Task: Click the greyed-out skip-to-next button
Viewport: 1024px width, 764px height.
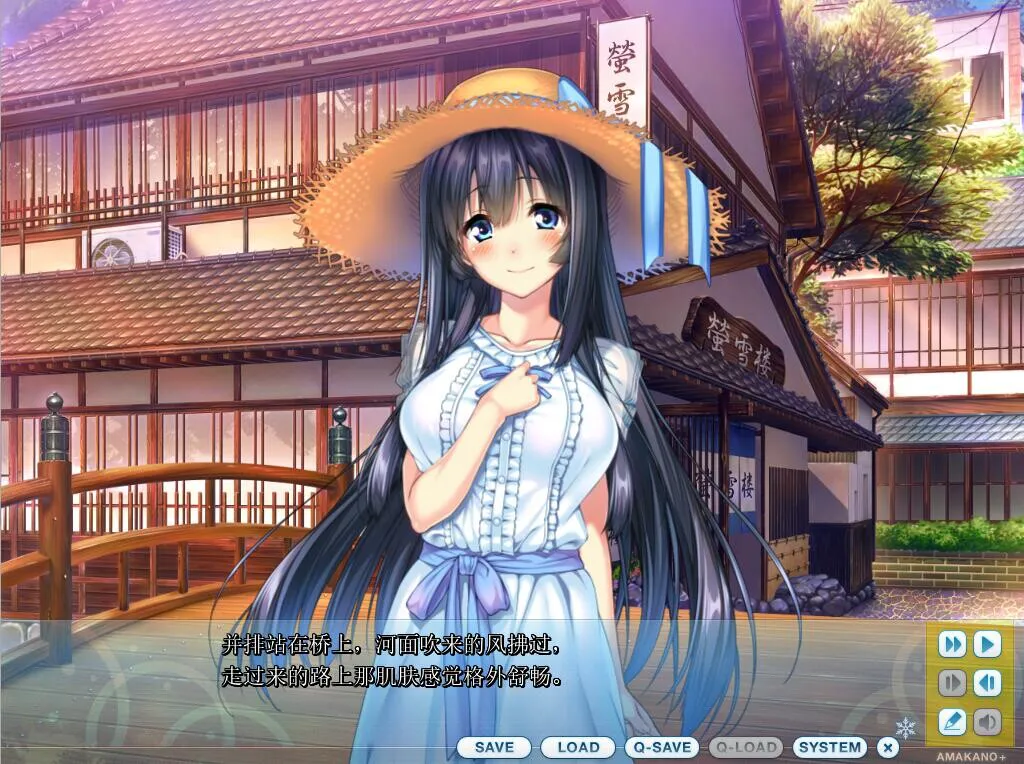Action: pos(952,682)
